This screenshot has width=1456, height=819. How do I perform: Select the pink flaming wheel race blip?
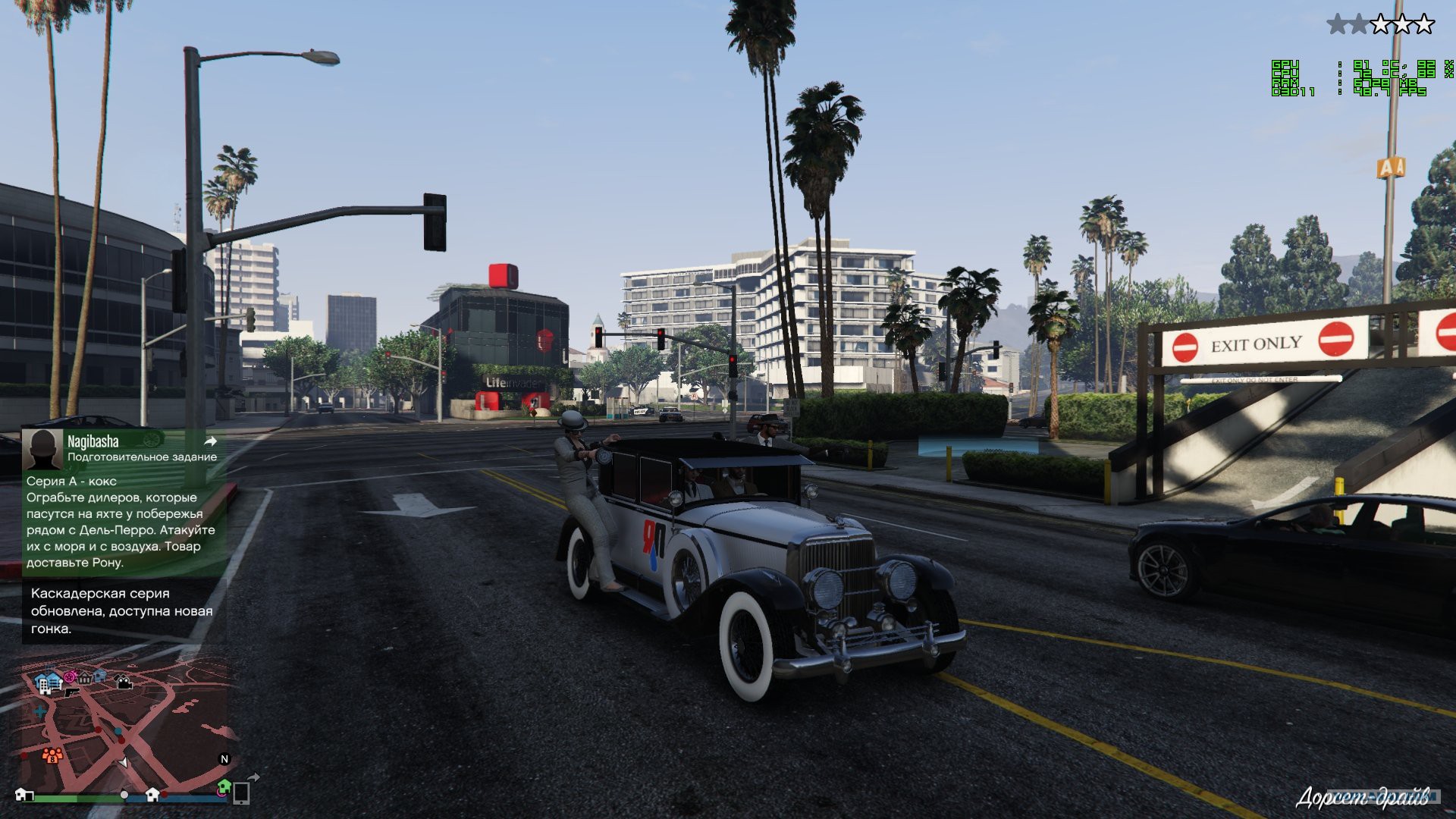[70, 676]
